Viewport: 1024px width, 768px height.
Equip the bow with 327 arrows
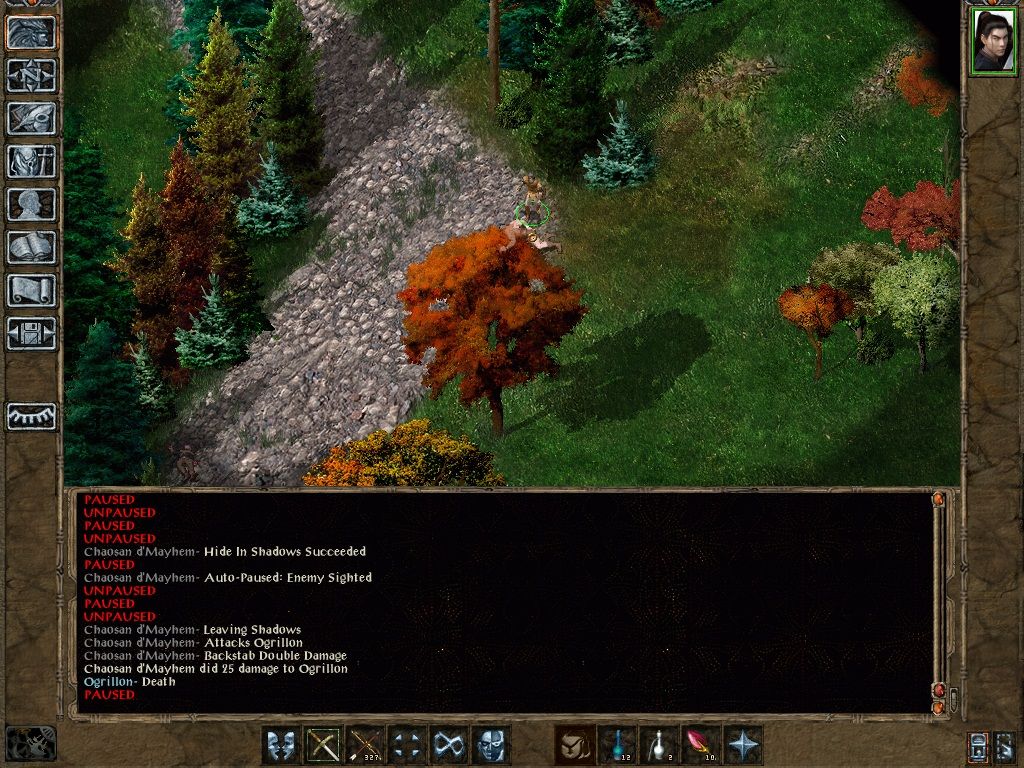[x=365, y=745]
